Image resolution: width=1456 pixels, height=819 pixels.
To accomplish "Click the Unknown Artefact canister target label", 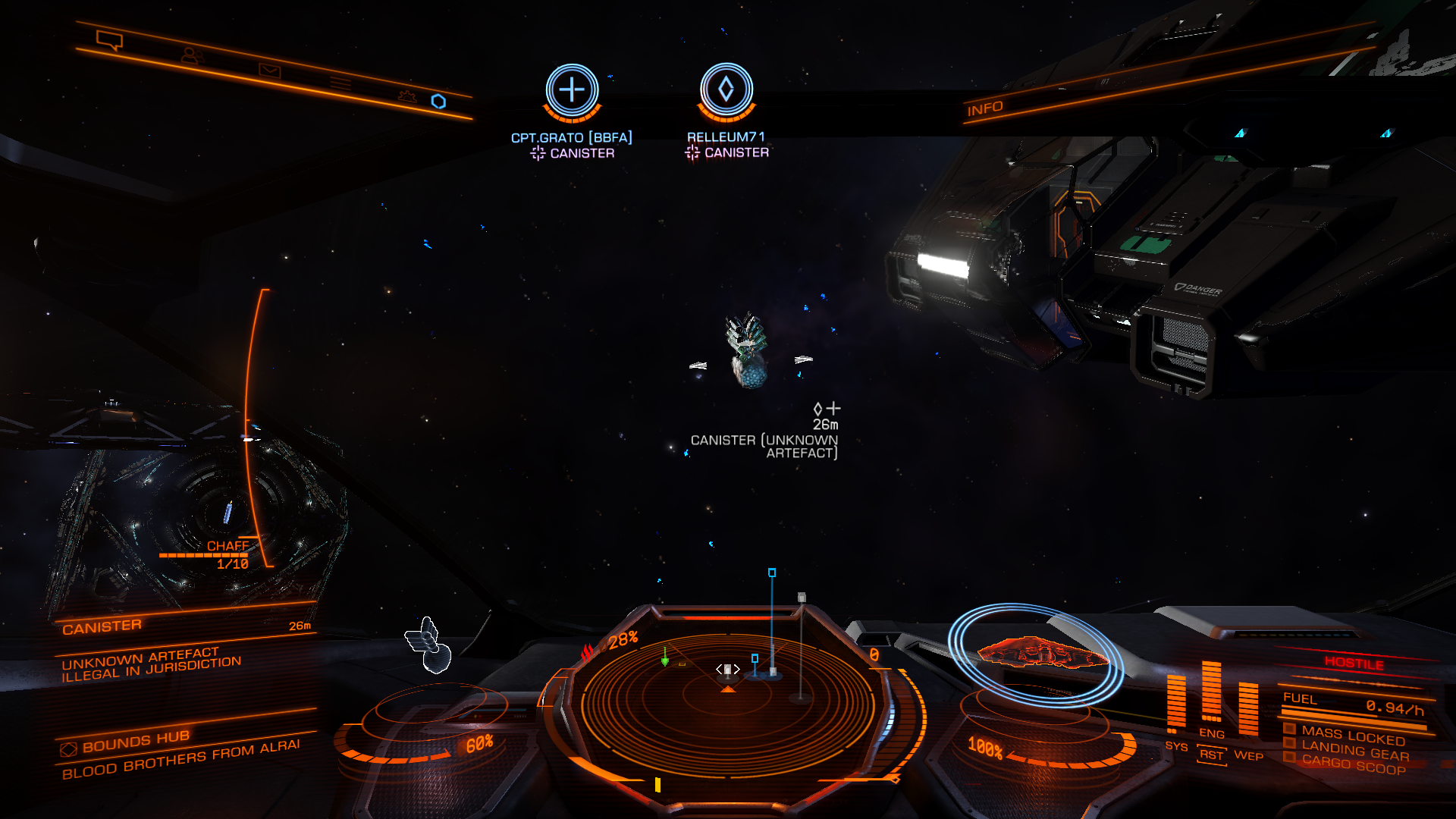I will tap(764, 446).
